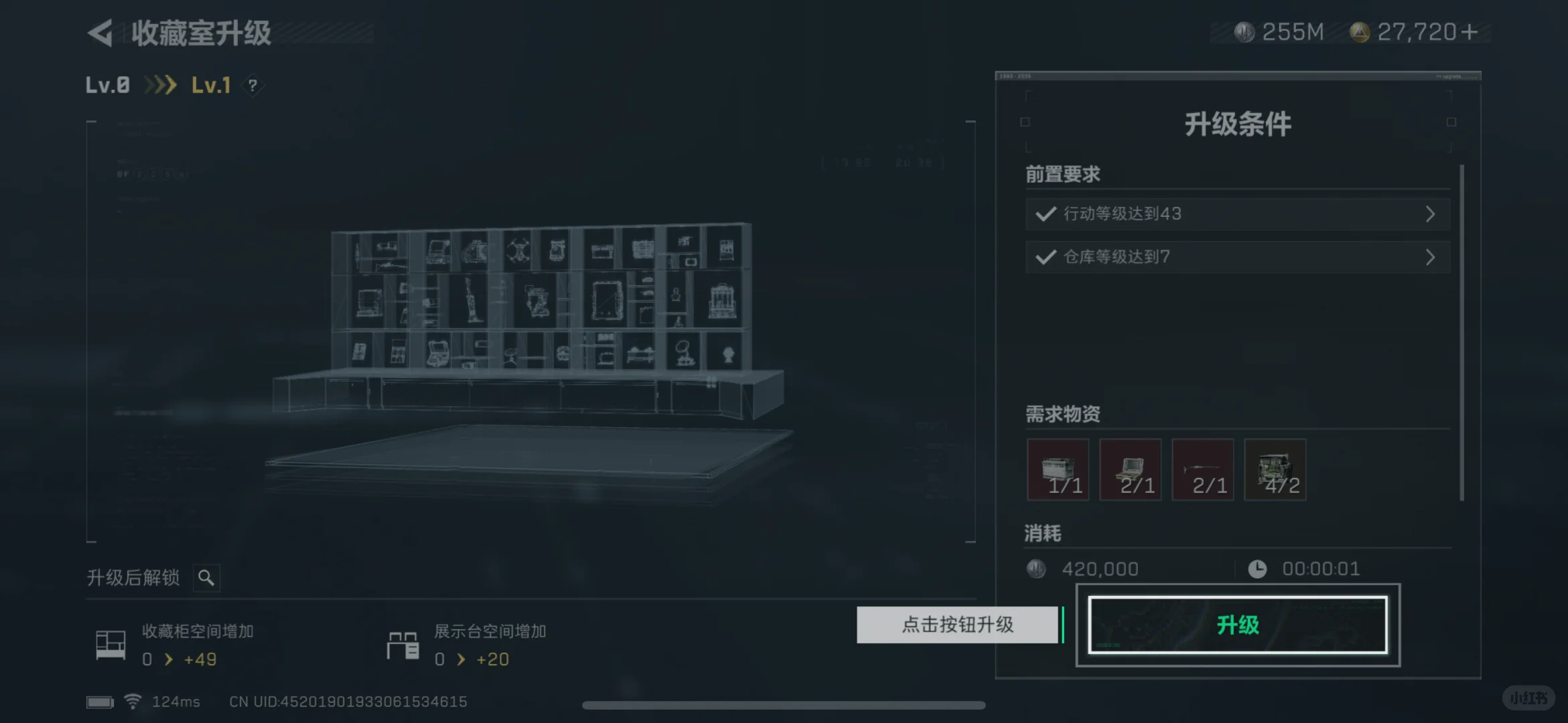The height and width of the screenshot is (723, 1568).
Task: Expand the chevron on 行动等级达到43 row
Action: click(x=1431, y=214)
